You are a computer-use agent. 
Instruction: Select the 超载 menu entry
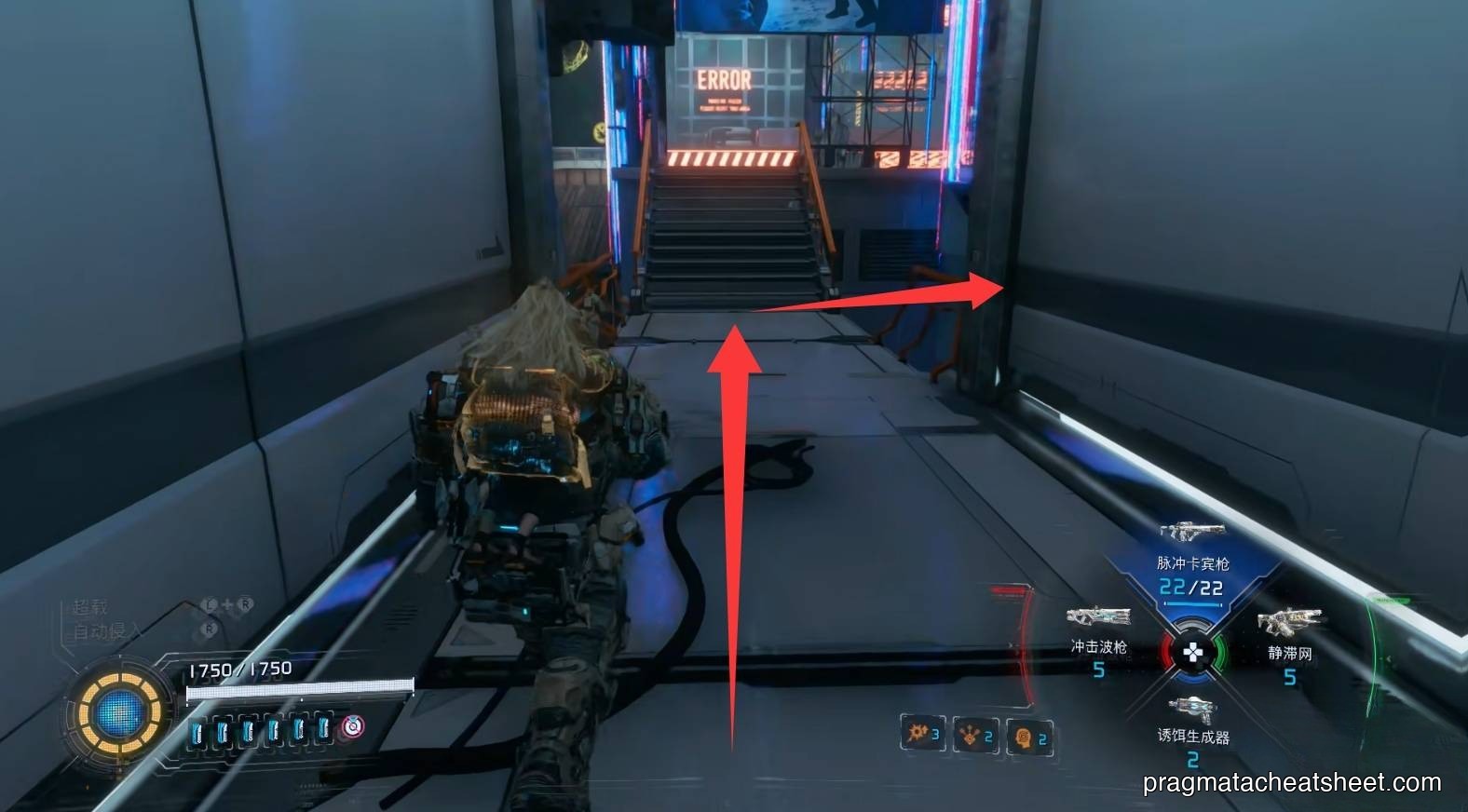(x=92, y=605)
